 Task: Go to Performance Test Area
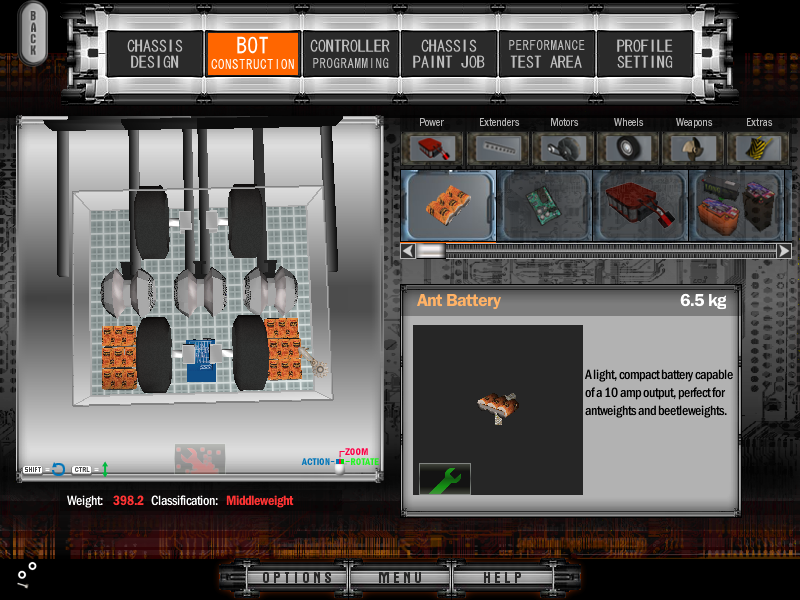point(546,54)
